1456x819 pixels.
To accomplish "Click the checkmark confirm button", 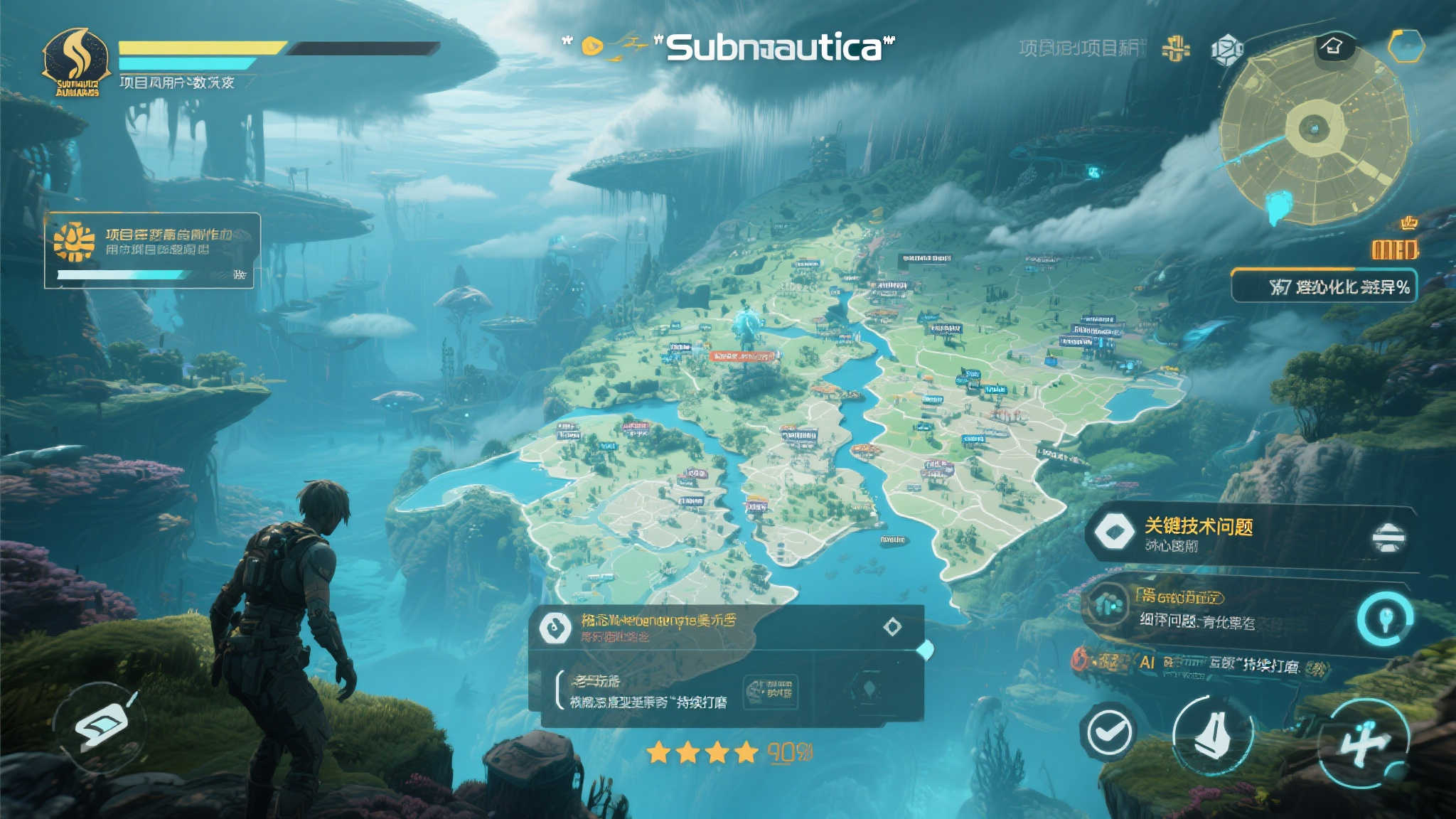I will pyautogui.click(x=1108, y=731).
